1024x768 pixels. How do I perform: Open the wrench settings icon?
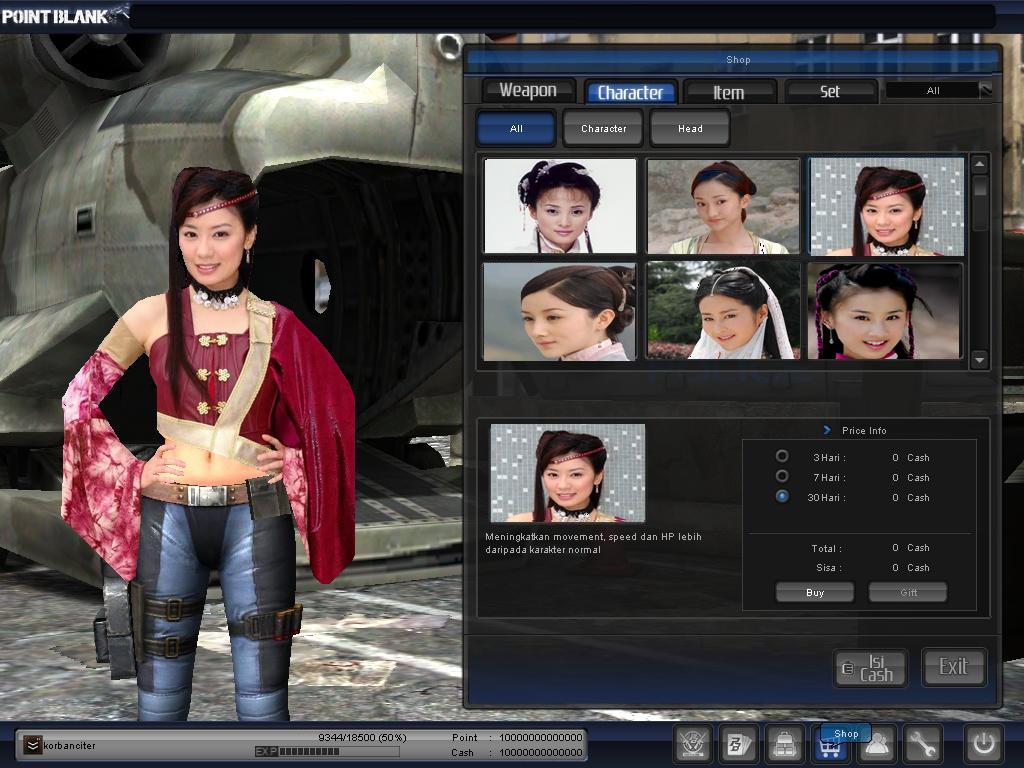pos(922,744)
